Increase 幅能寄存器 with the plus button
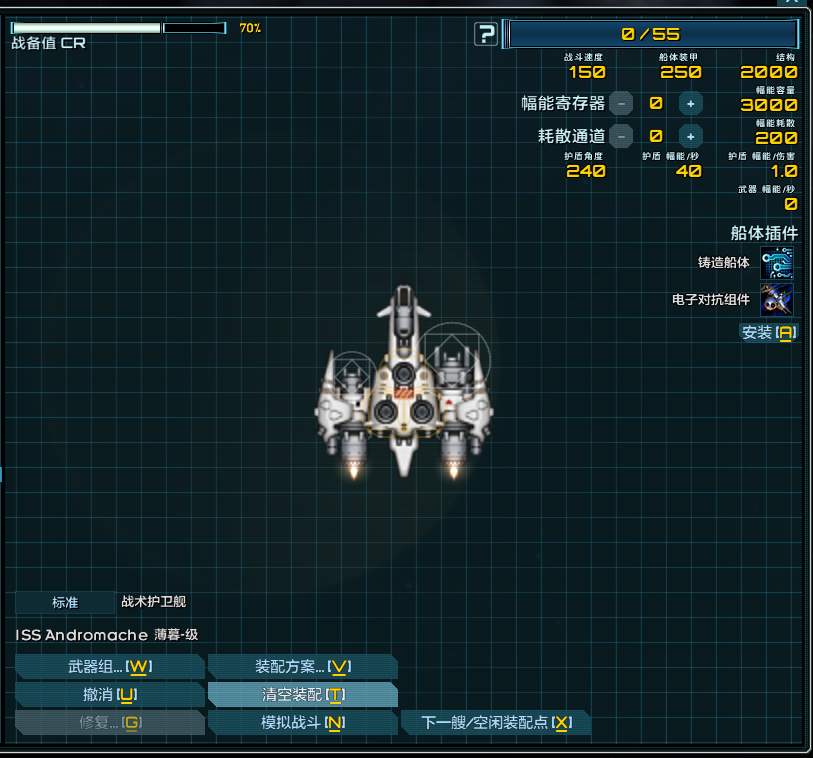The height and width of the screenshot is (758, 813). 690,103
